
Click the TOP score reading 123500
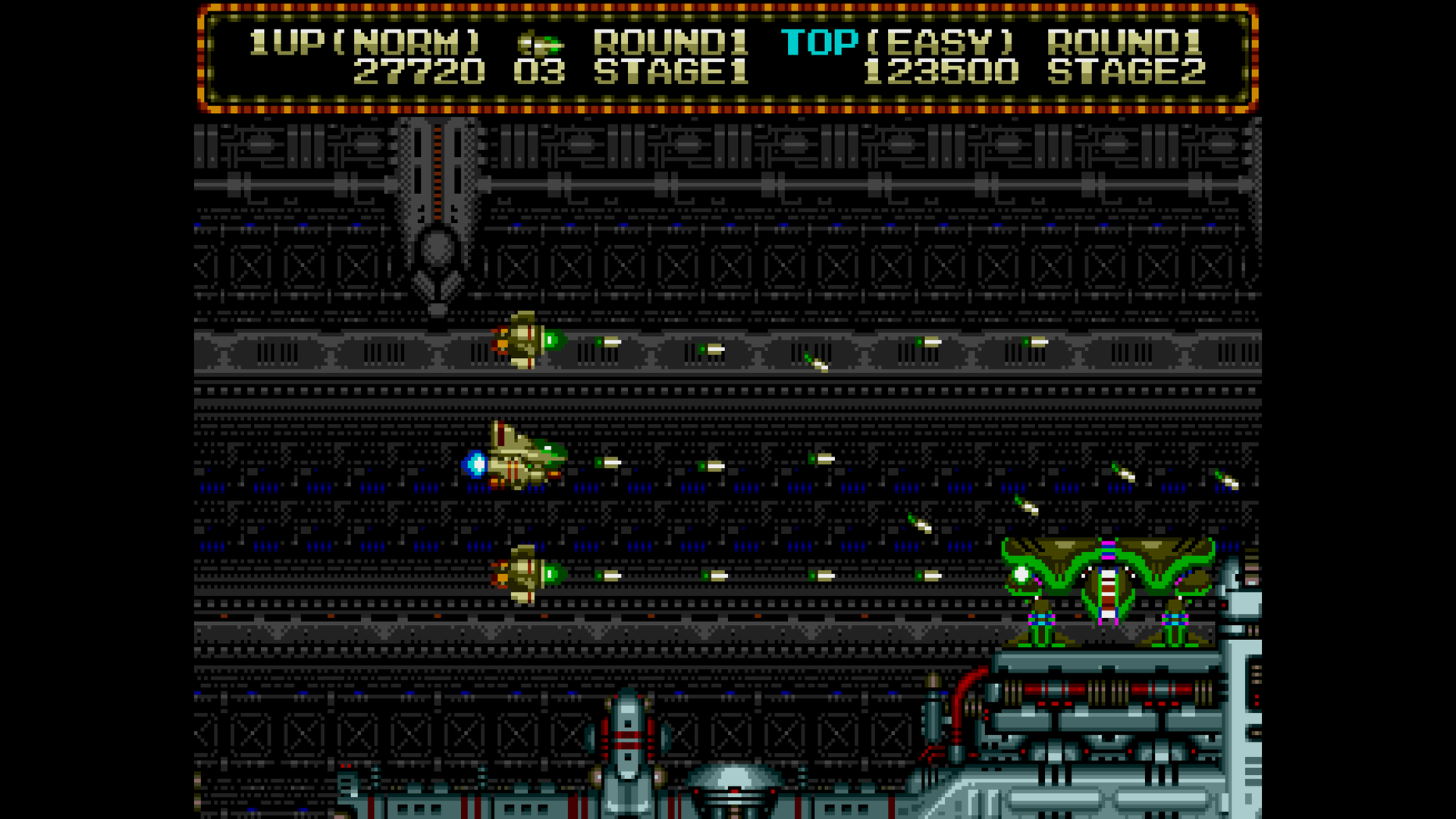point(940,72)
